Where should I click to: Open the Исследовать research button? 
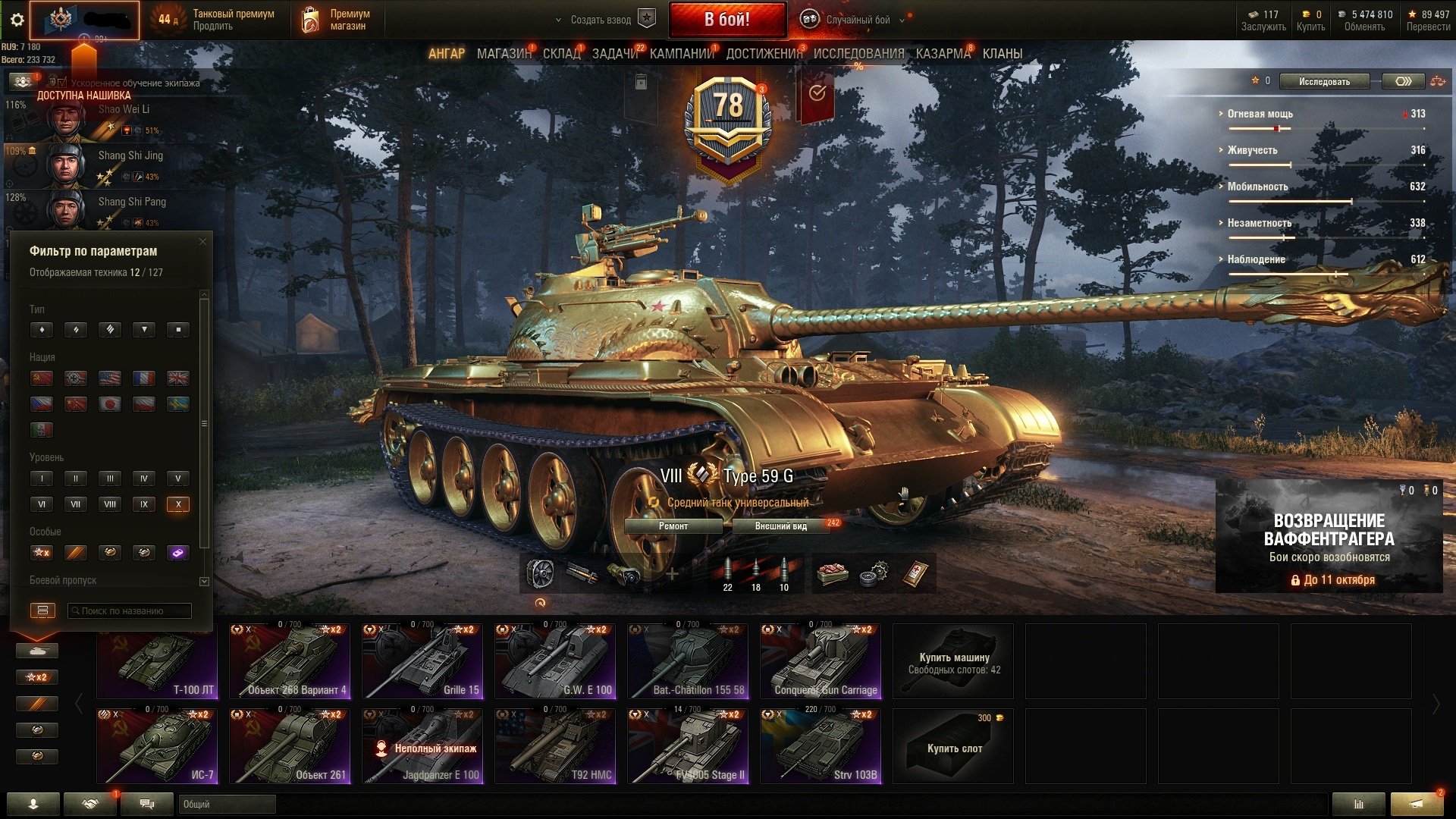point(1324,81)
